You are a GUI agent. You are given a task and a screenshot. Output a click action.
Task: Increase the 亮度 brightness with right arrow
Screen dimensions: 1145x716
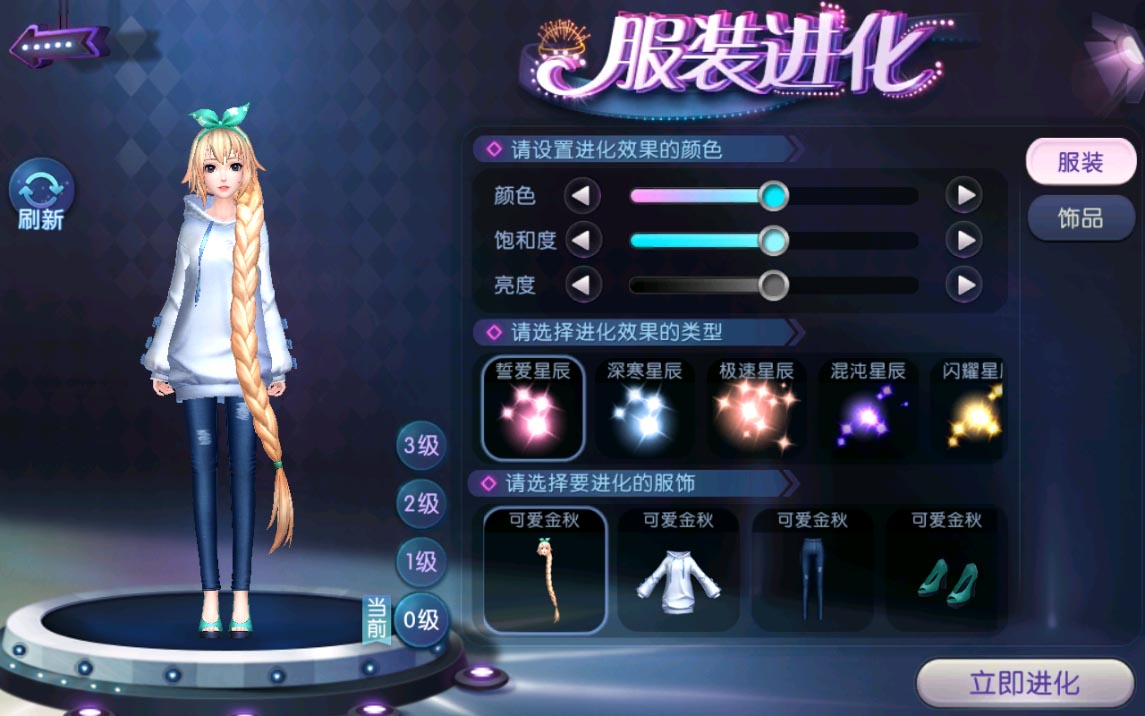click(963, 285)
